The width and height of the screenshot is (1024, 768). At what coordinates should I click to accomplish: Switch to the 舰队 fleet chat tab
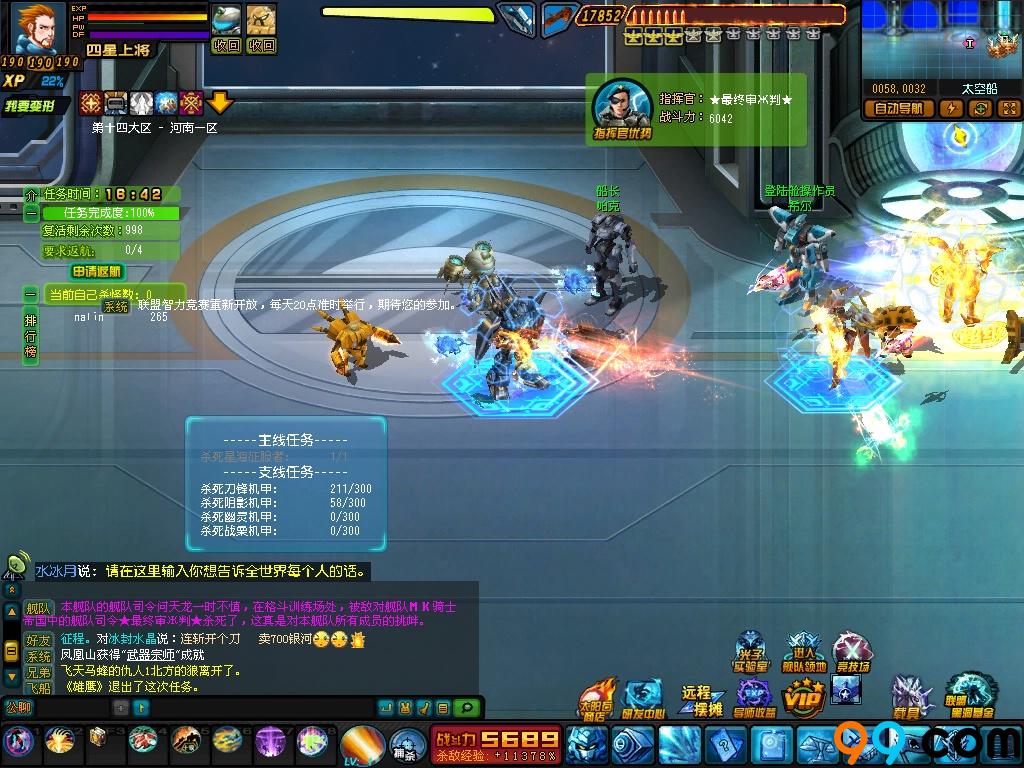coord(38,608)
